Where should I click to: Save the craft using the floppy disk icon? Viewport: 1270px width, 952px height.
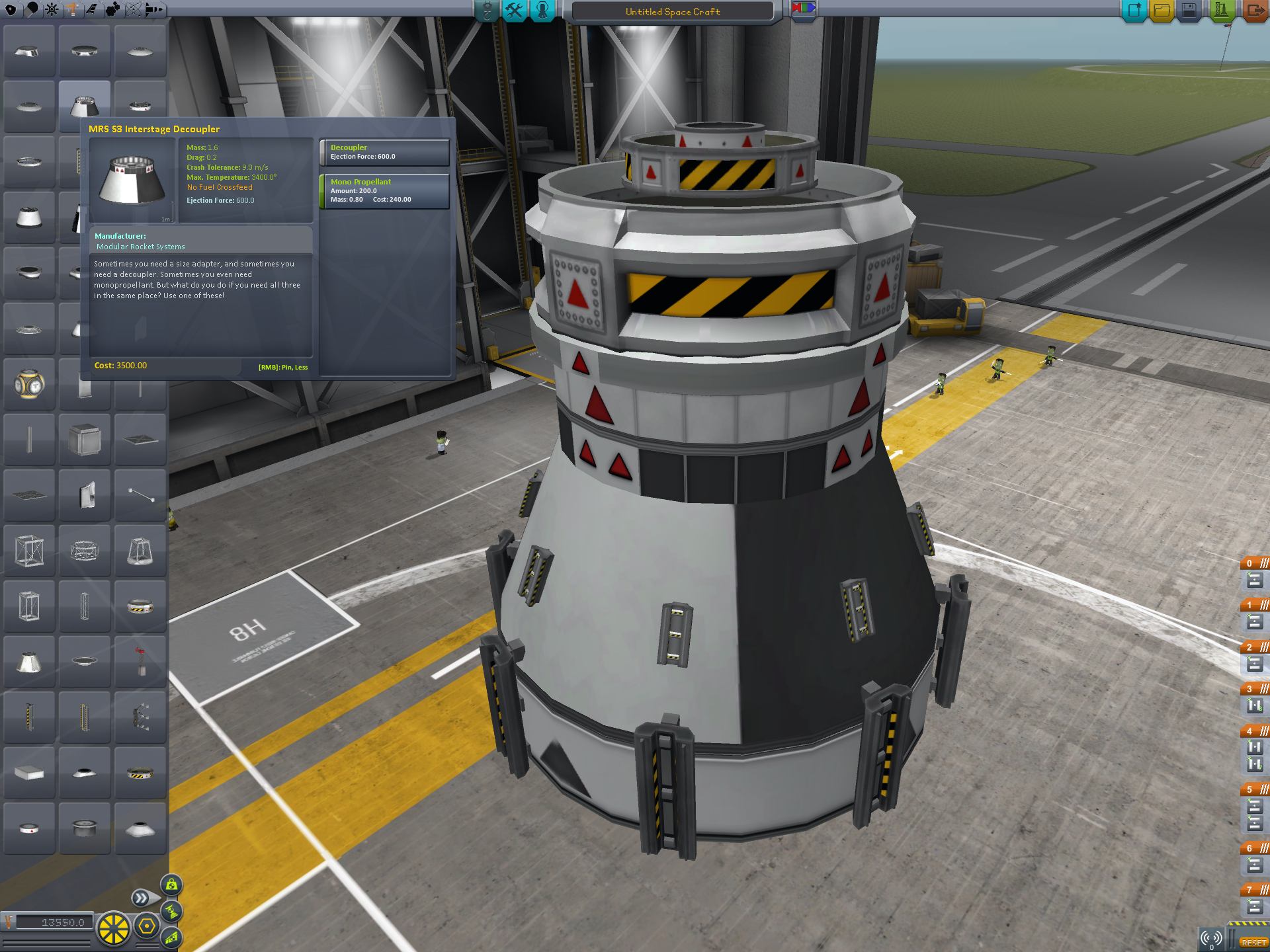point(1189,11)
